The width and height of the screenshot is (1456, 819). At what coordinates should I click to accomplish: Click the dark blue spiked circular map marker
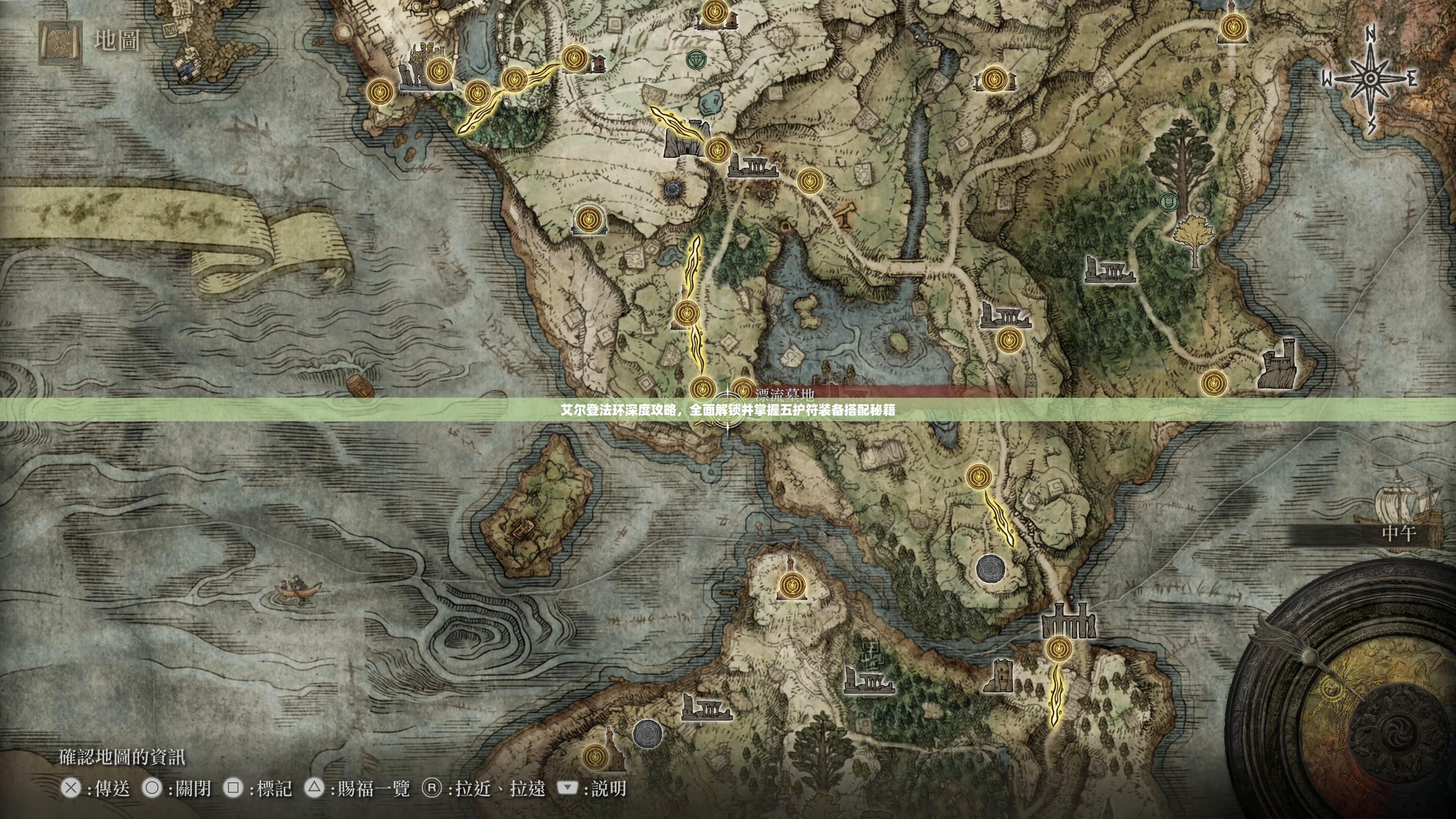pos(673,189)
